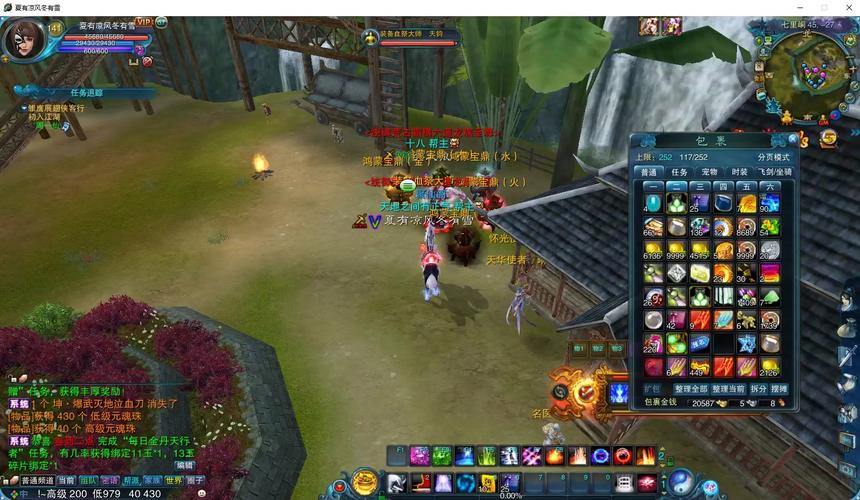Click the 整理全部 sort-all button
860x500 pixels.
pos(690,388)
